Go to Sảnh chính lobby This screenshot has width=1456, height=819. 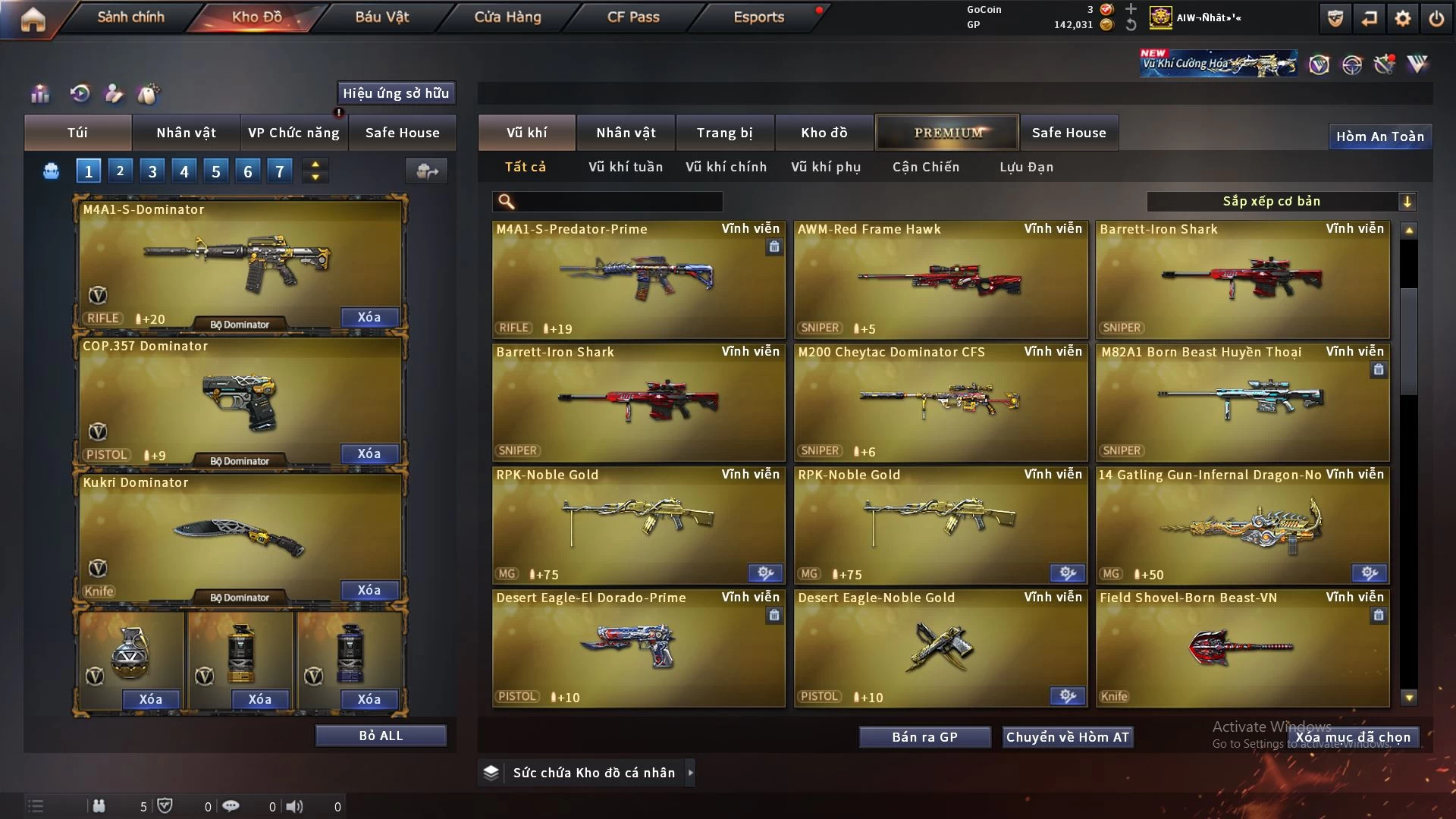coord(130,17)
